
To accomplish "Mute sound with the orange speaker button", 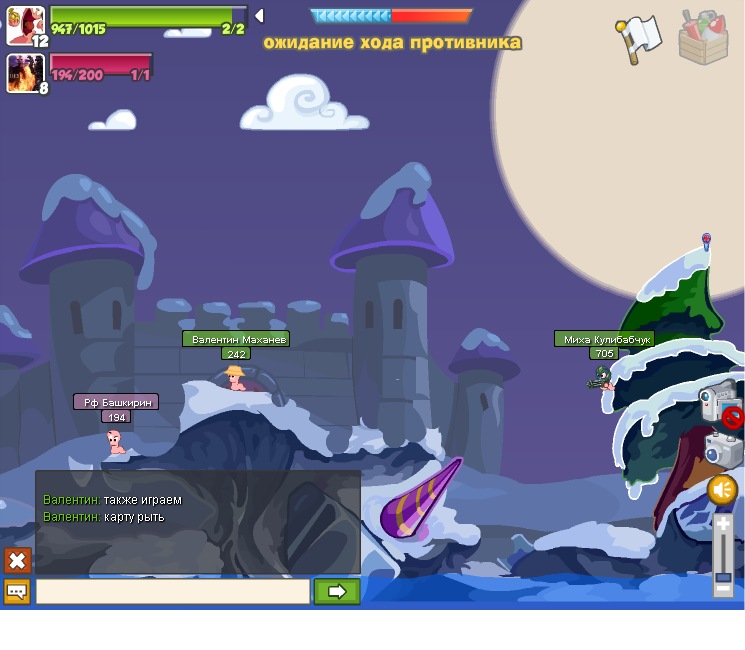I will tap(722, 490).
